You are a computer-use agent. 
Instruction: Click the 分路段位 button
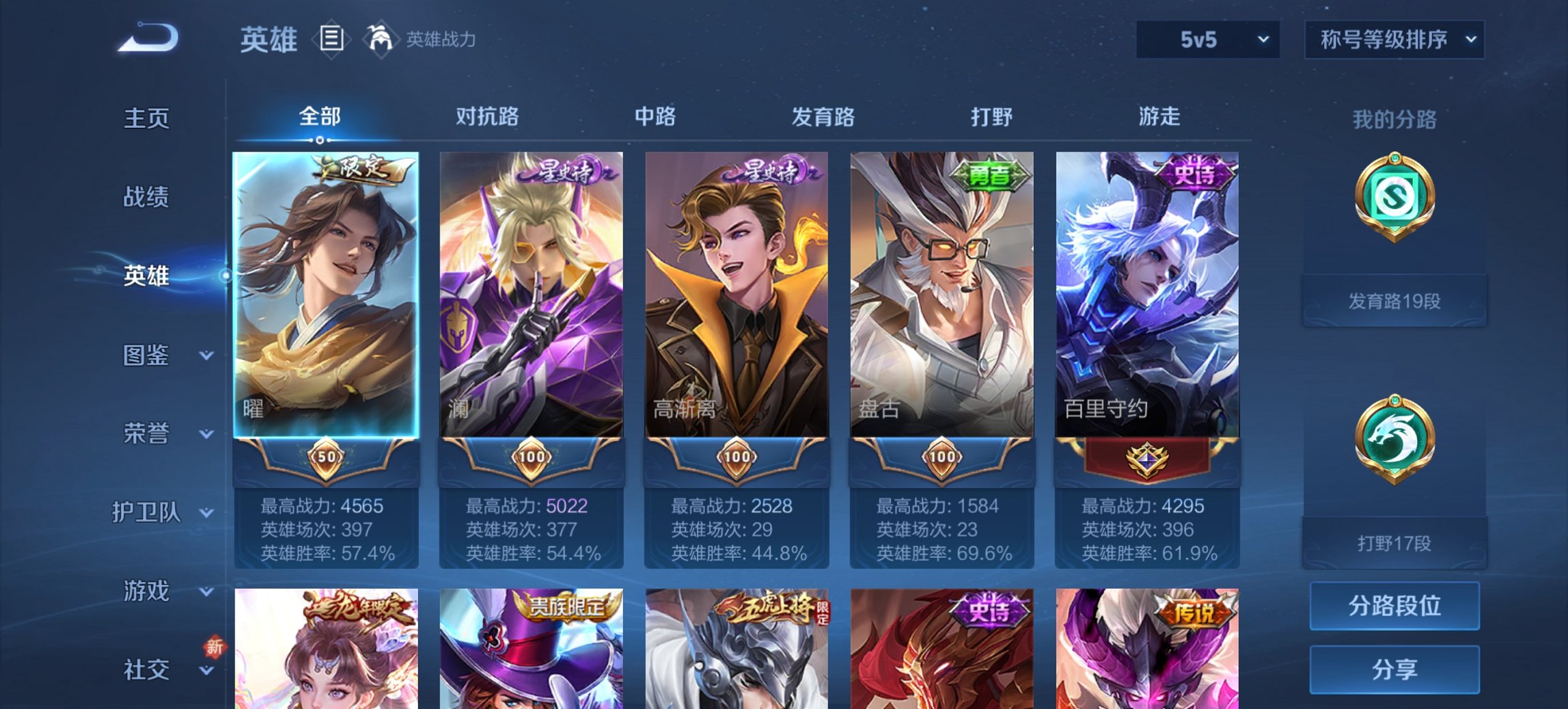pos(1394,606)
